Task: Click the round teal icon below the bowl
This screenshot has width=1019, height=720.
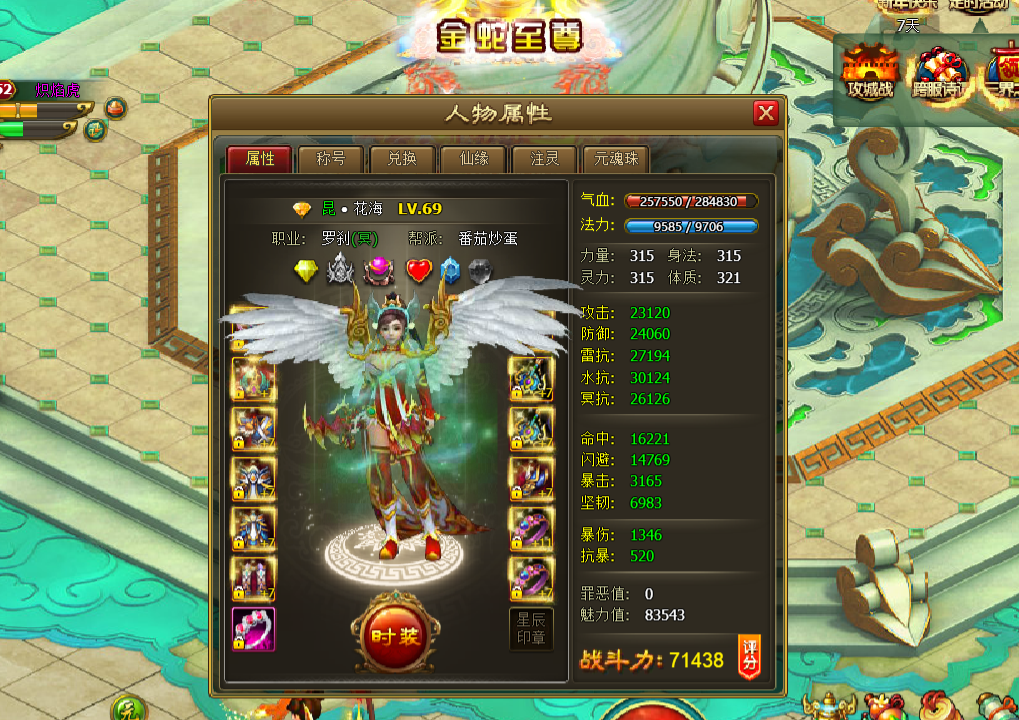Action: pos(95,128)
